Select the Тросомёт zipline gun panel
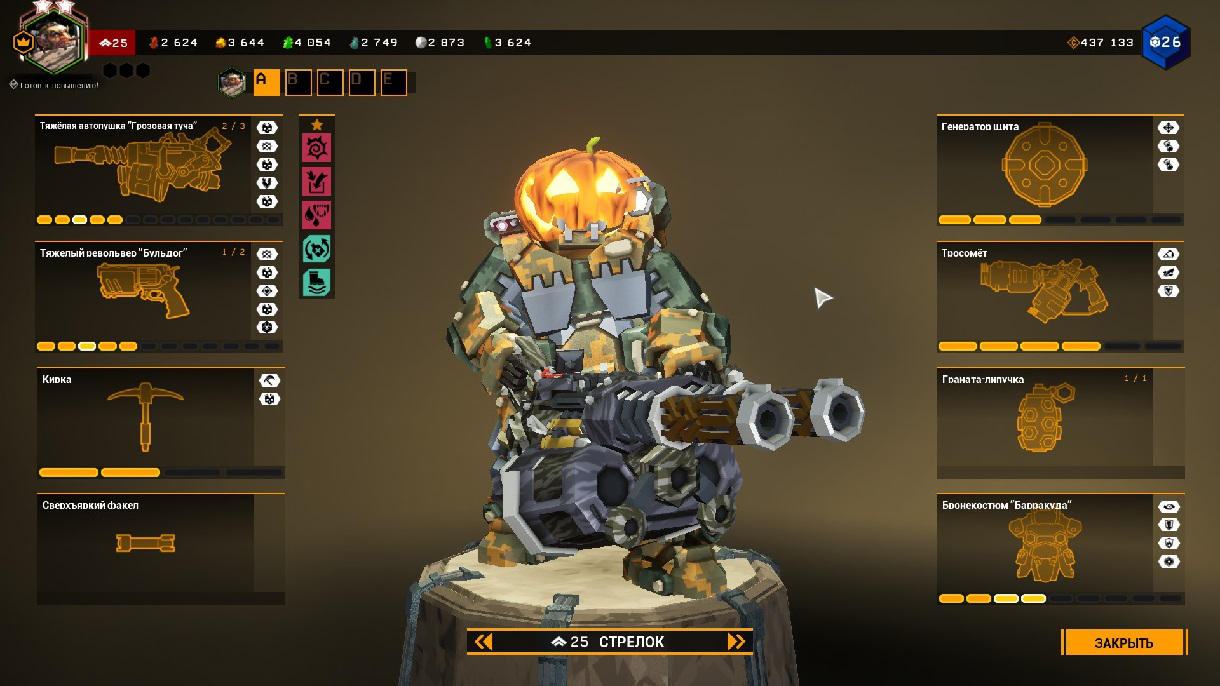Screen dimensions: 1220x686 point(1045,296)
